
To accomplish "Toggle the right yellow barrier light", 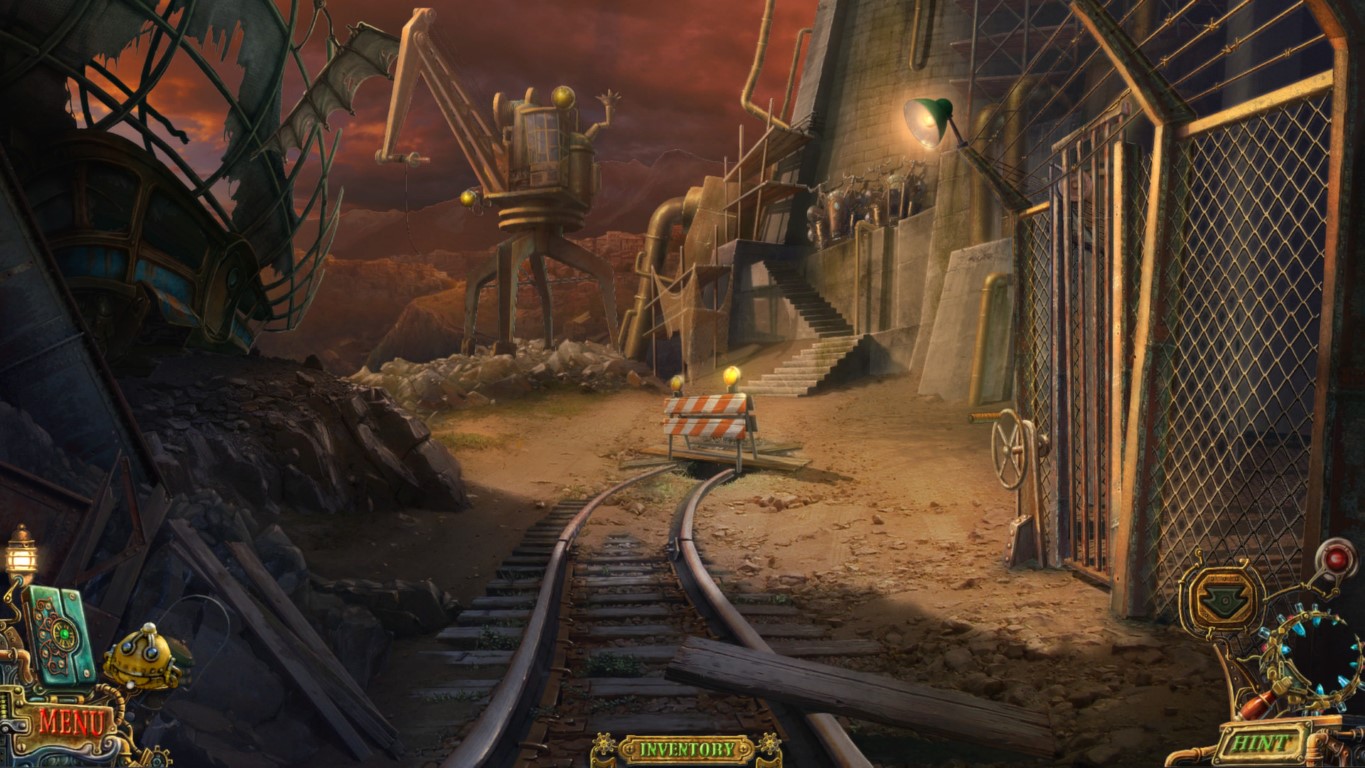I will pyautogui.click(x=733, y=375).
